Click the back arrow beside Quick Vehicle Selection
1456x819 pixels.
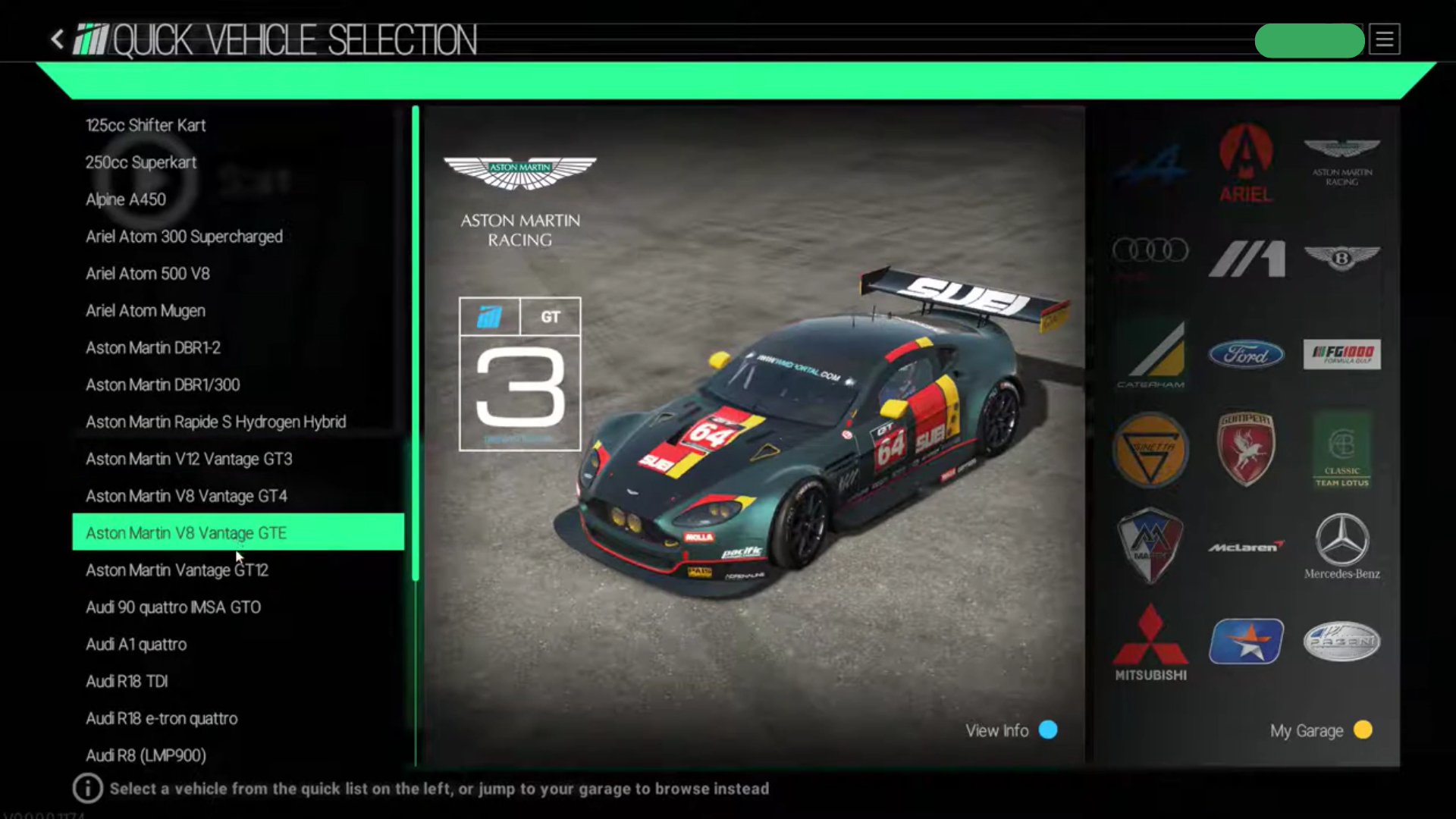[x=57, y=40]
